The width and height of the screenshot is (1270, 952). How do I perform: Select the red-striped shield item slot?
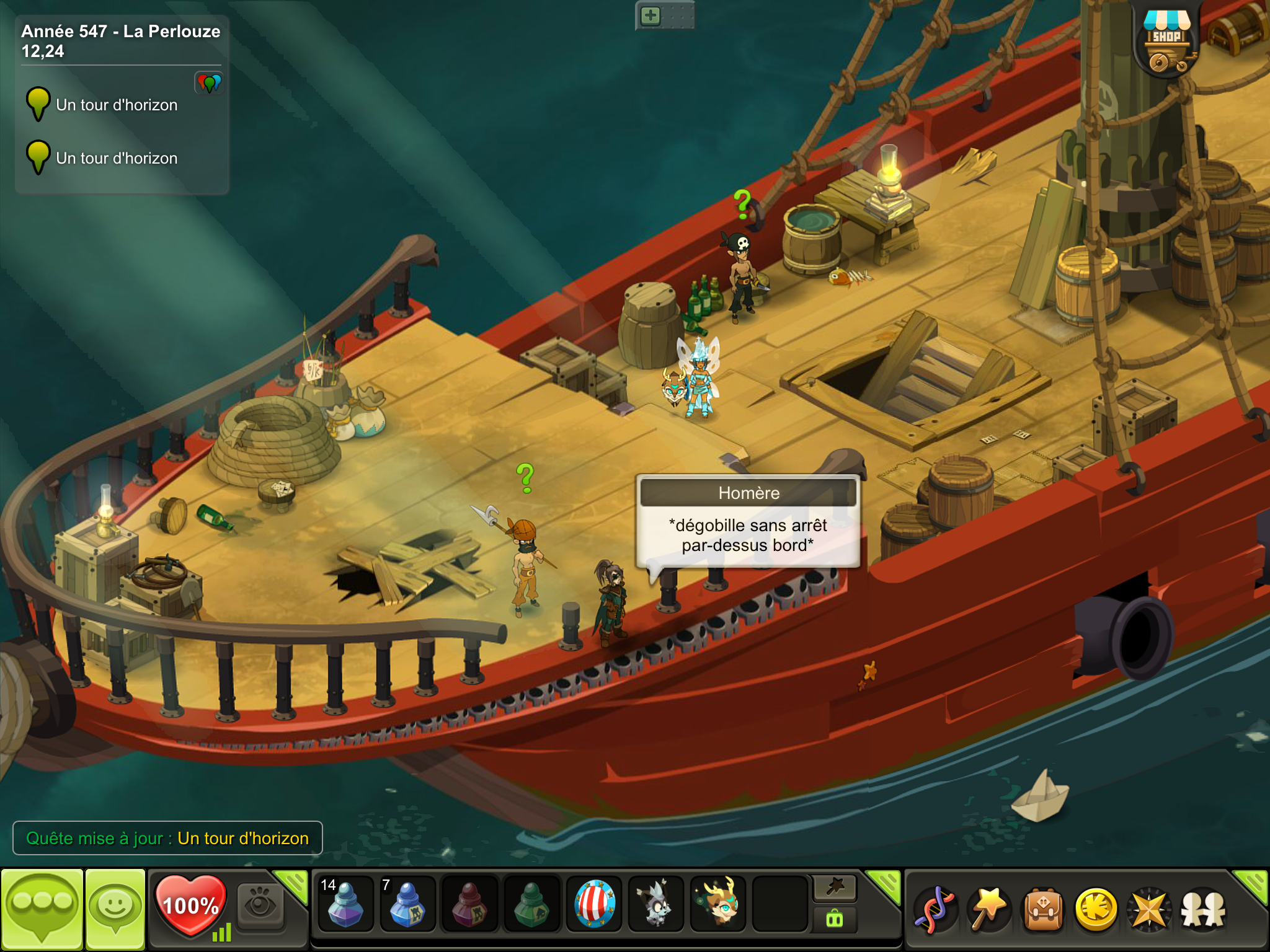click(594, 904)
